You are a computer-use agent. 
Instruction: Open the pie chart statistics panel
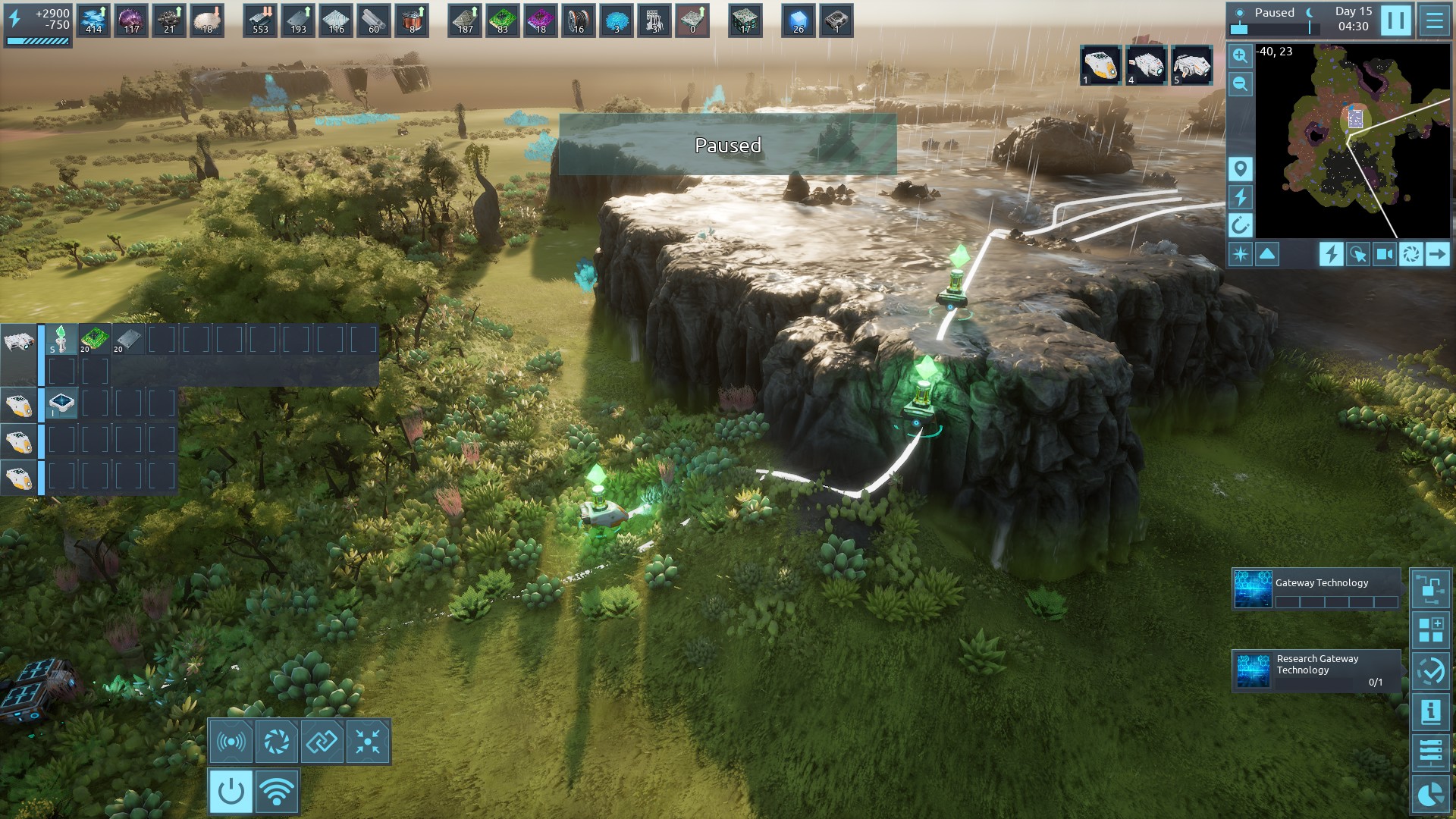pos(1430,795)
